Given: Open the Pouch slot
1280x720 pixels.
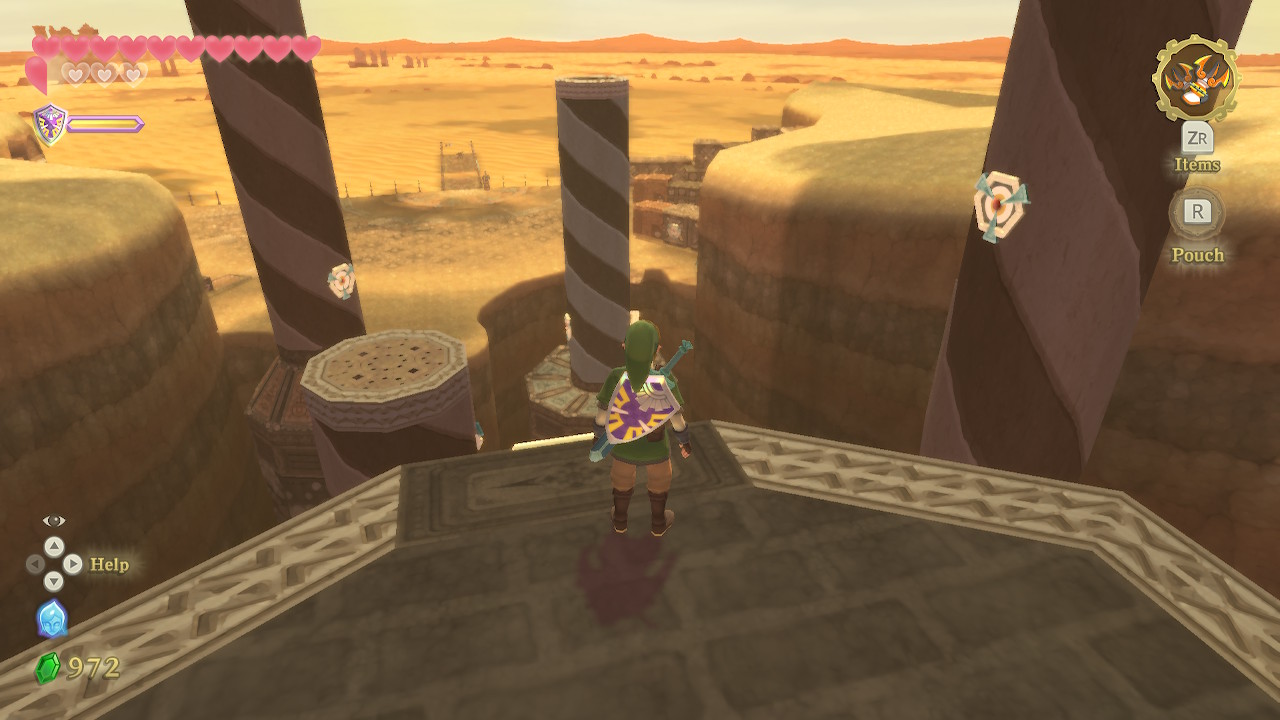Looking at the screenshot, I should 1197,212.
